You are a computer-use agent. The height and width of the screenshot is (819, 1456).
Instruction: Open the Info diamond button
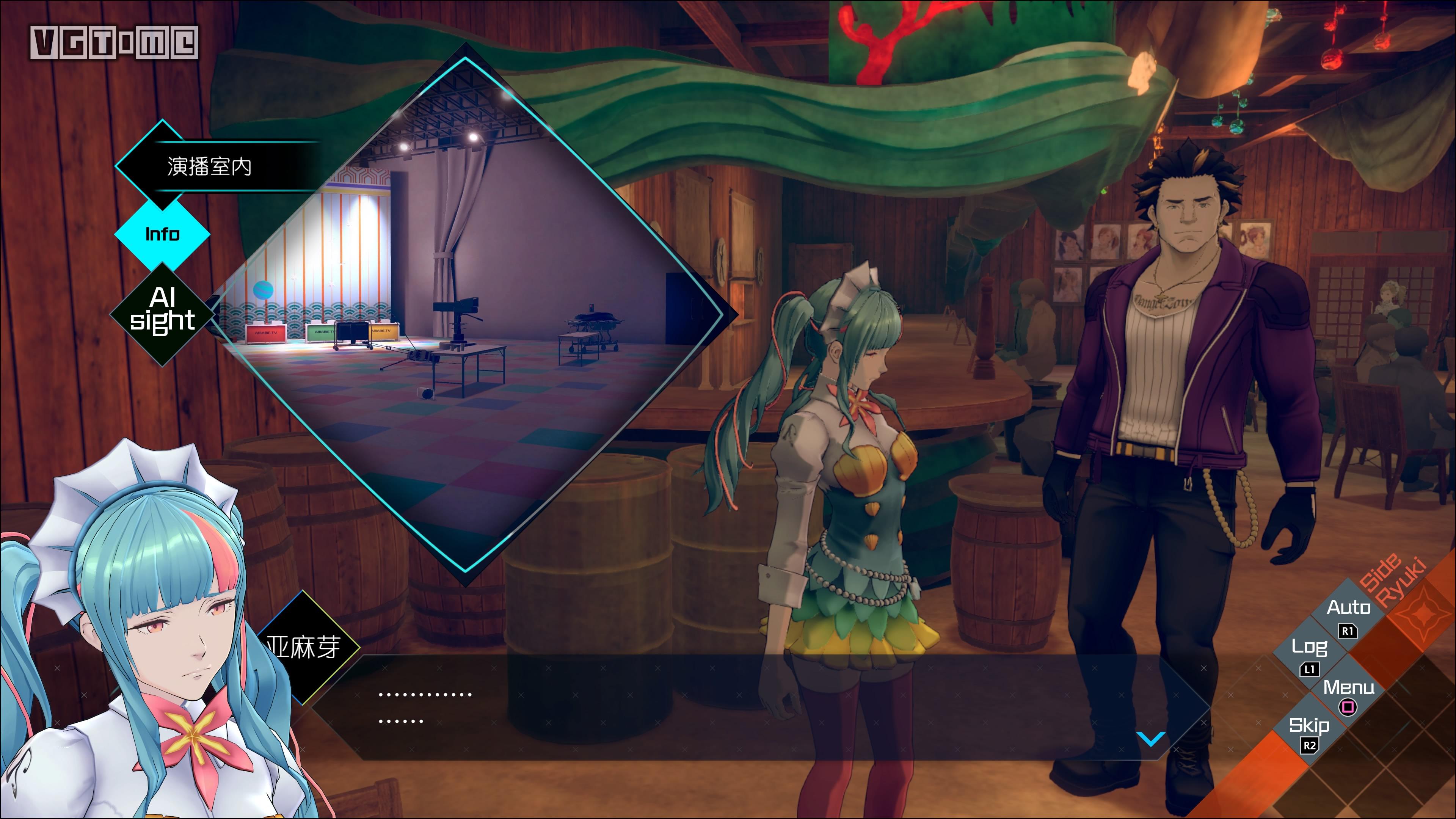162,234
